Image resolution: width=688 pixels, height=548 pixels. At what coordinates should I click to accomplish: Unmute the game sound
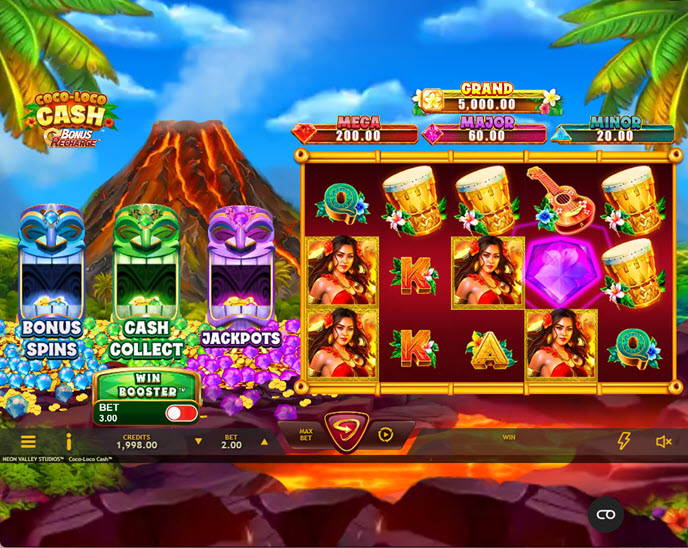[x=663, y=441]
